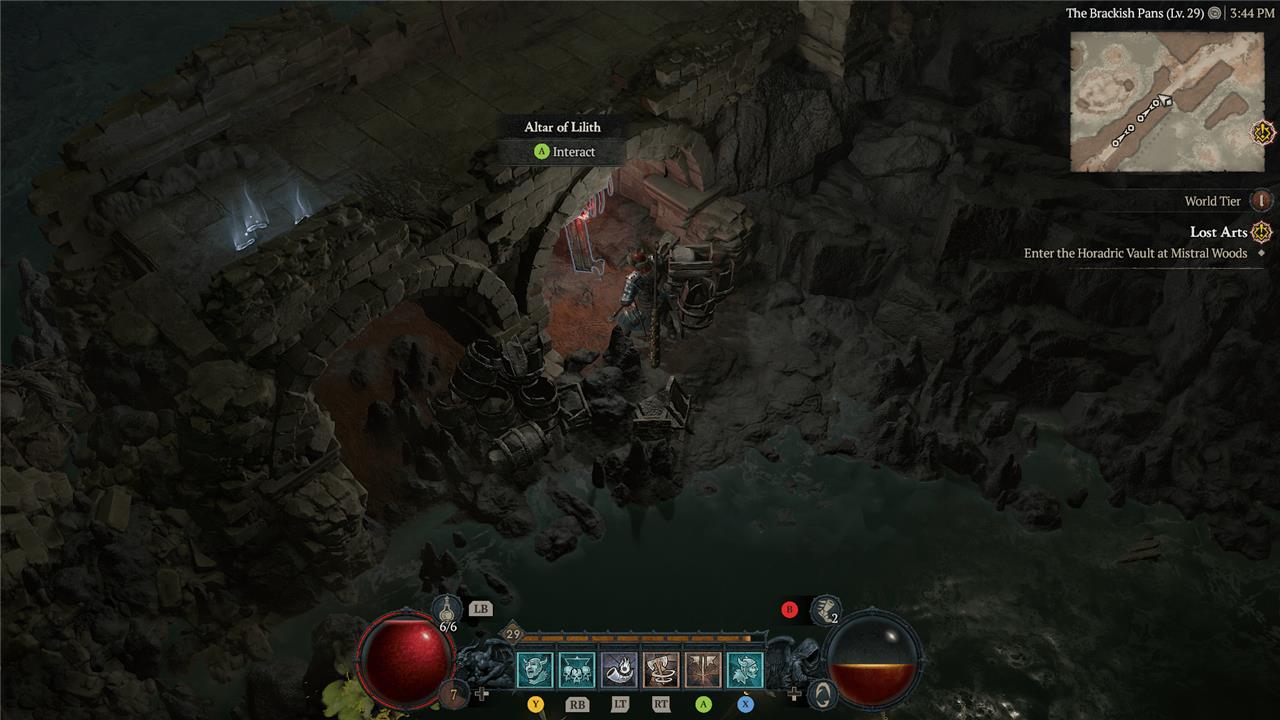
Task: Activate the whirling axe skill
Action: click(x=661, y=670)
